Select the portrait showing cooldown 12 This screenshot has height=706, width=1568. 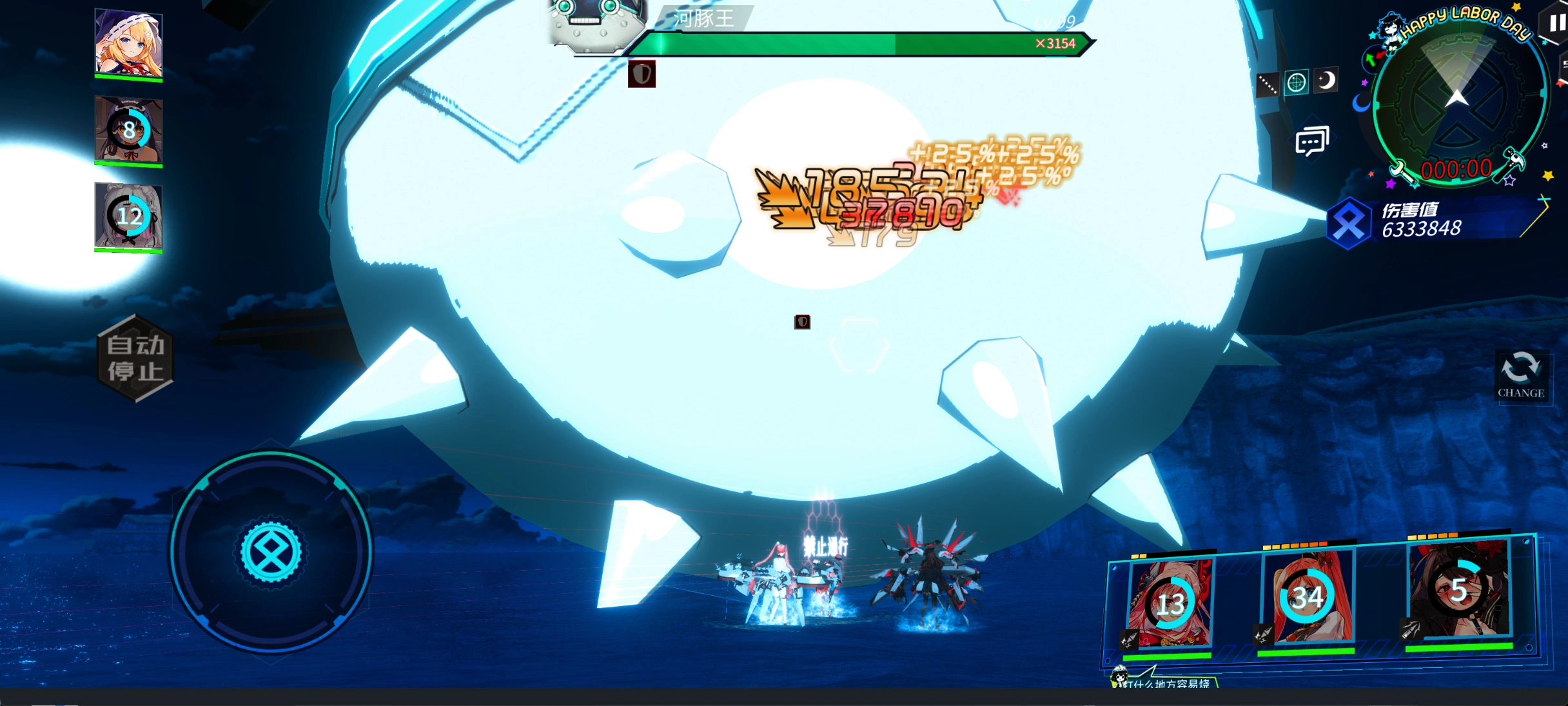click(x=128, y=216)
